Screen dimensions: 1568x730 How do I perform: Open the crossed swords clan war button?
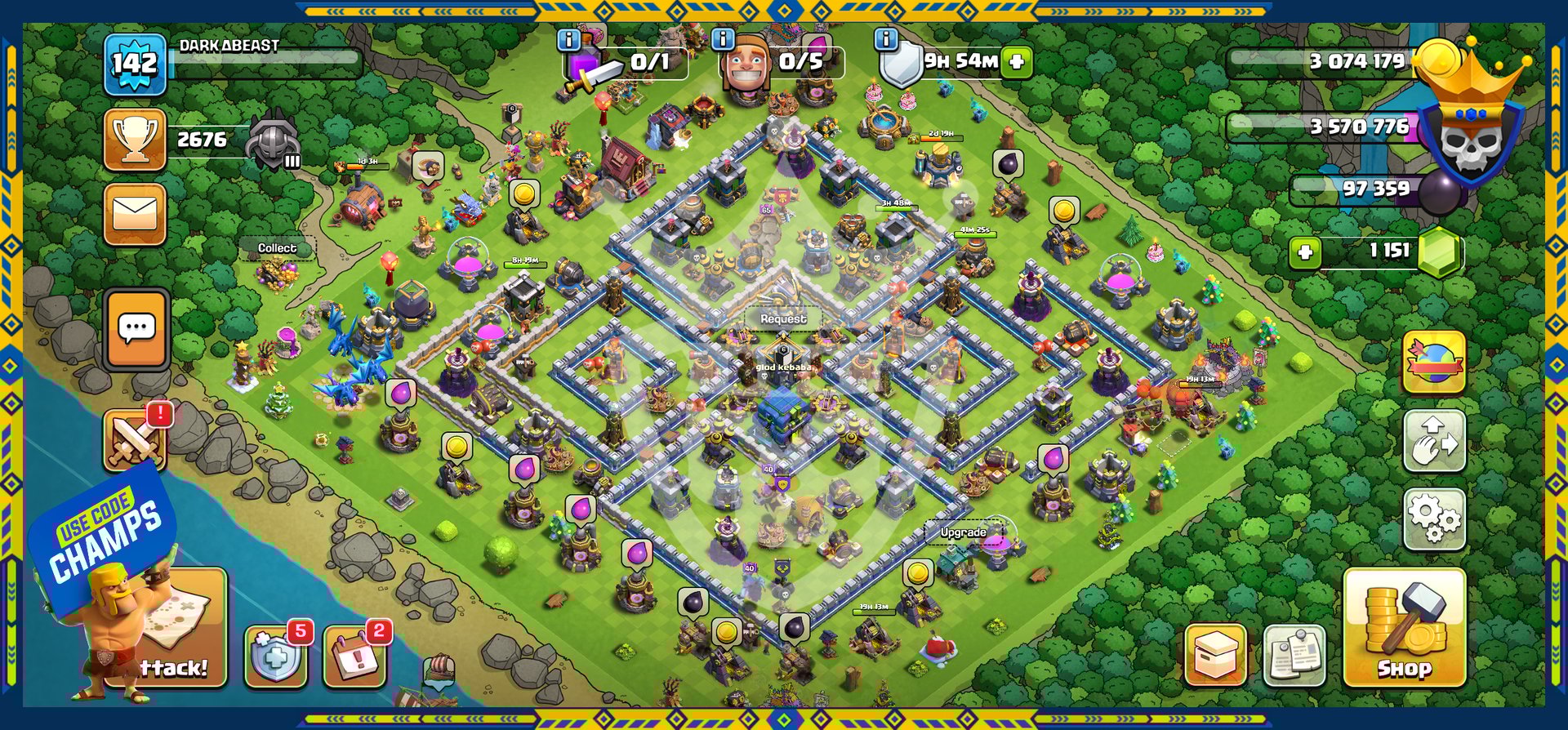(x=135, y=441)
